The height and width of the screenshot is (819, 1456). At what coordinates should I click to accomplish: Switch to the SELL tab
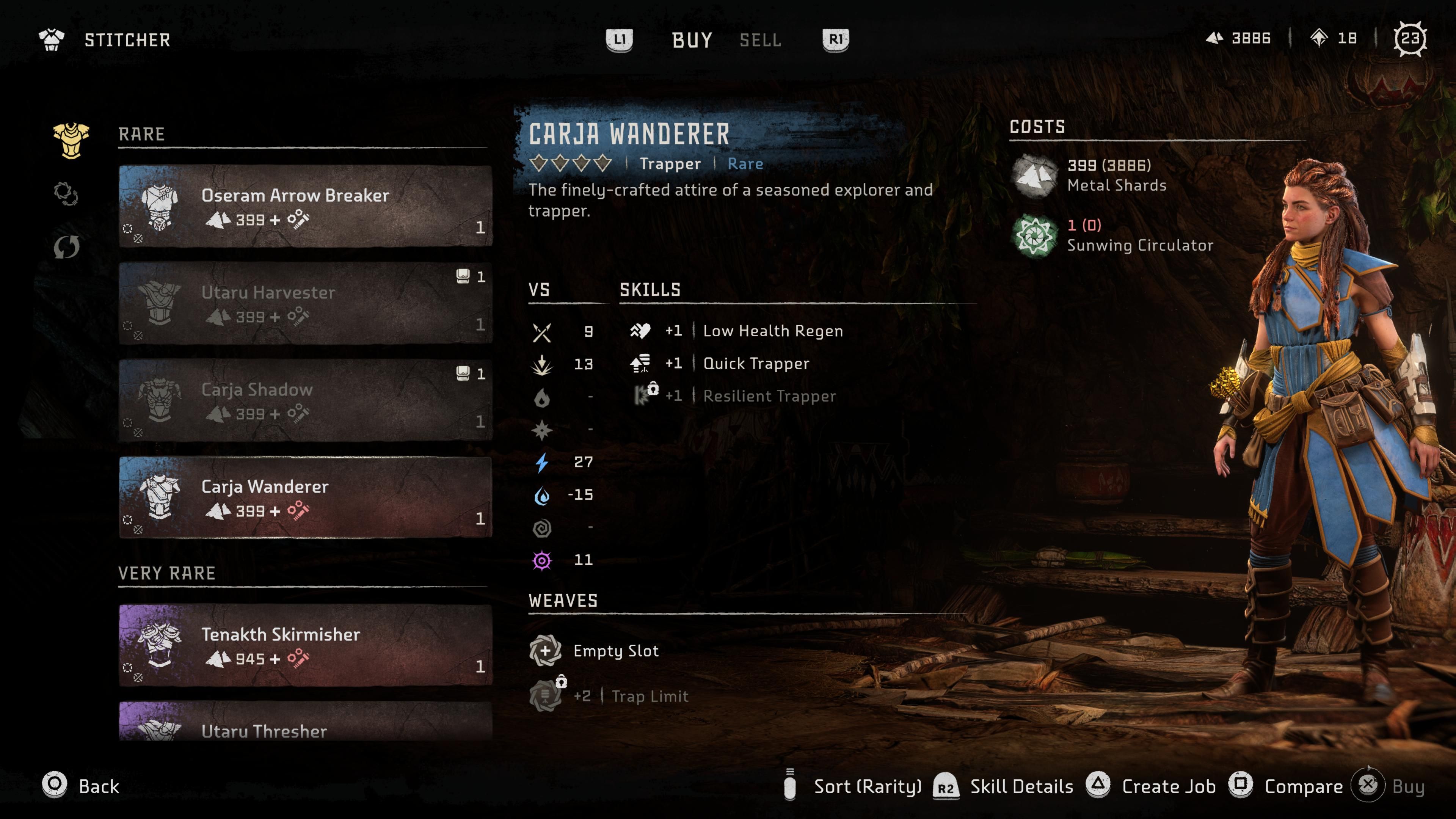(x=760, y=40)
